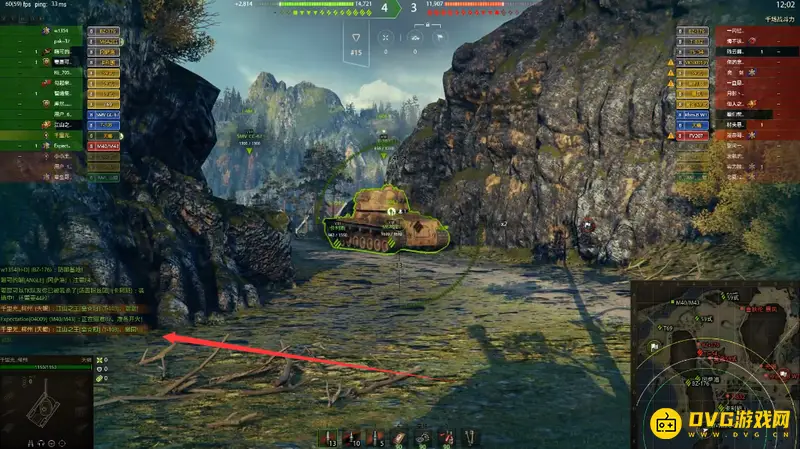Click the battle chat message log
800x449 pixels.
click(70, 300)
